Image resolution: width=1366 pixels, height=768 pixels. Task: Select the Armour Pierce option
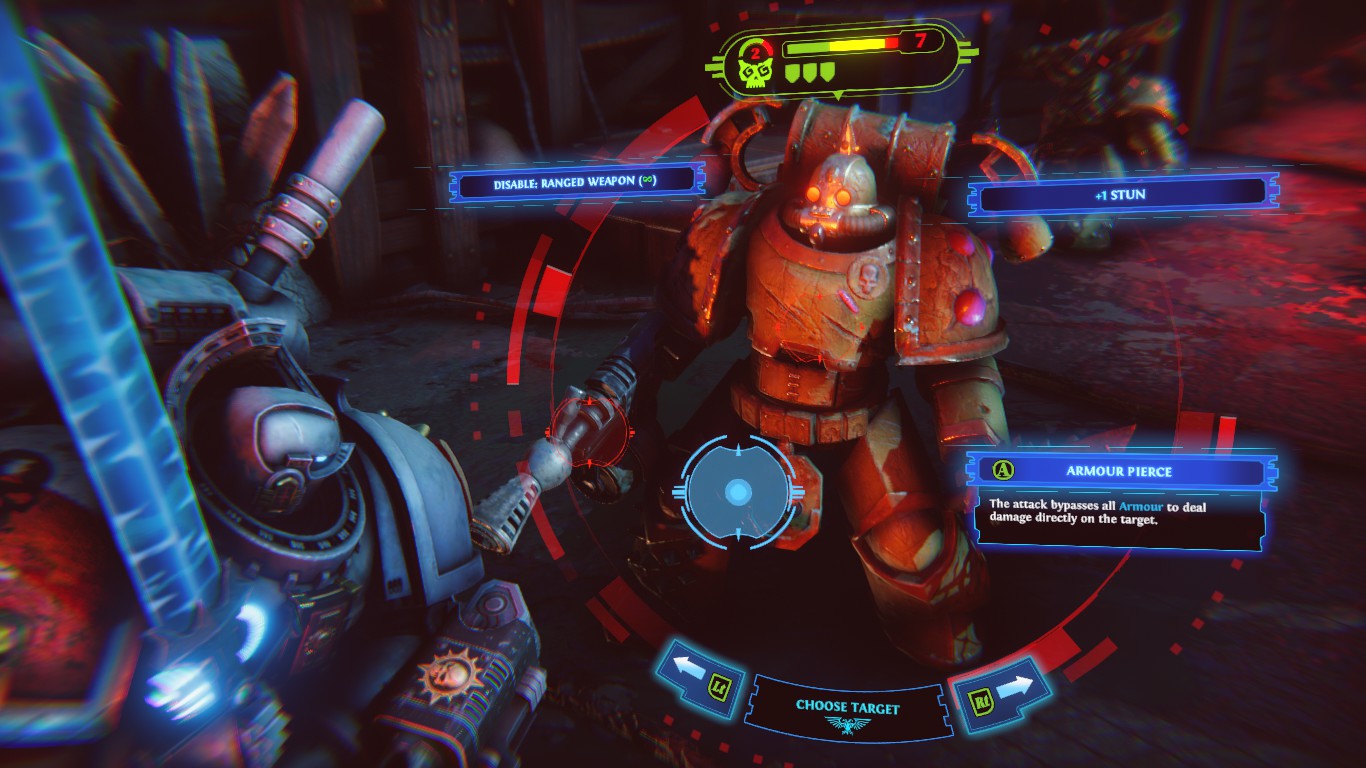[1119, 471]
